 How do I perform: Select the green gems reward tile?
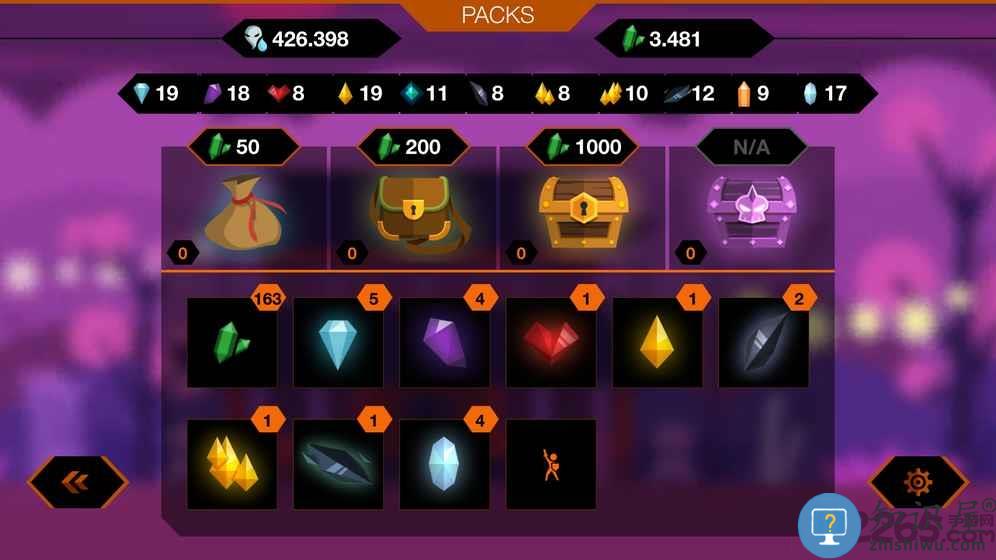coord(232,343)
